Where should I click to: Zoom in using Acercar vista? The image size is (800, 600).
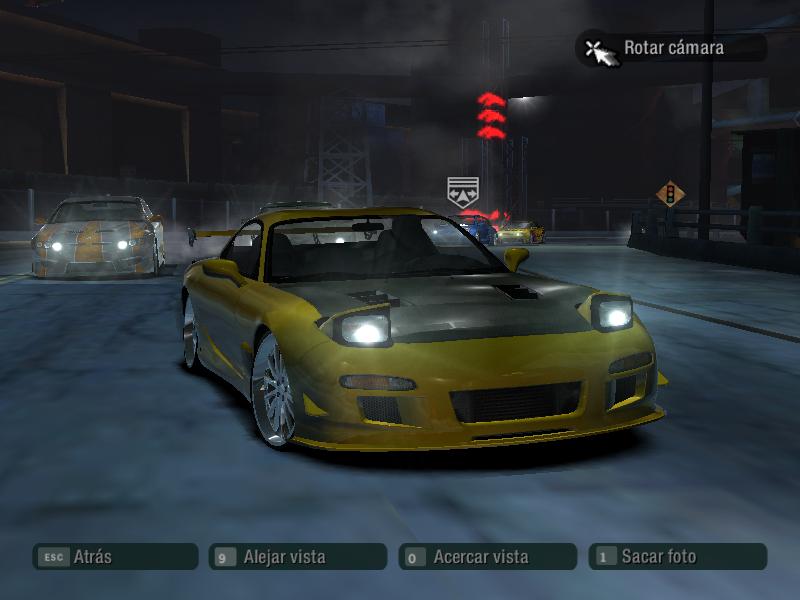(x=487, y=557)
